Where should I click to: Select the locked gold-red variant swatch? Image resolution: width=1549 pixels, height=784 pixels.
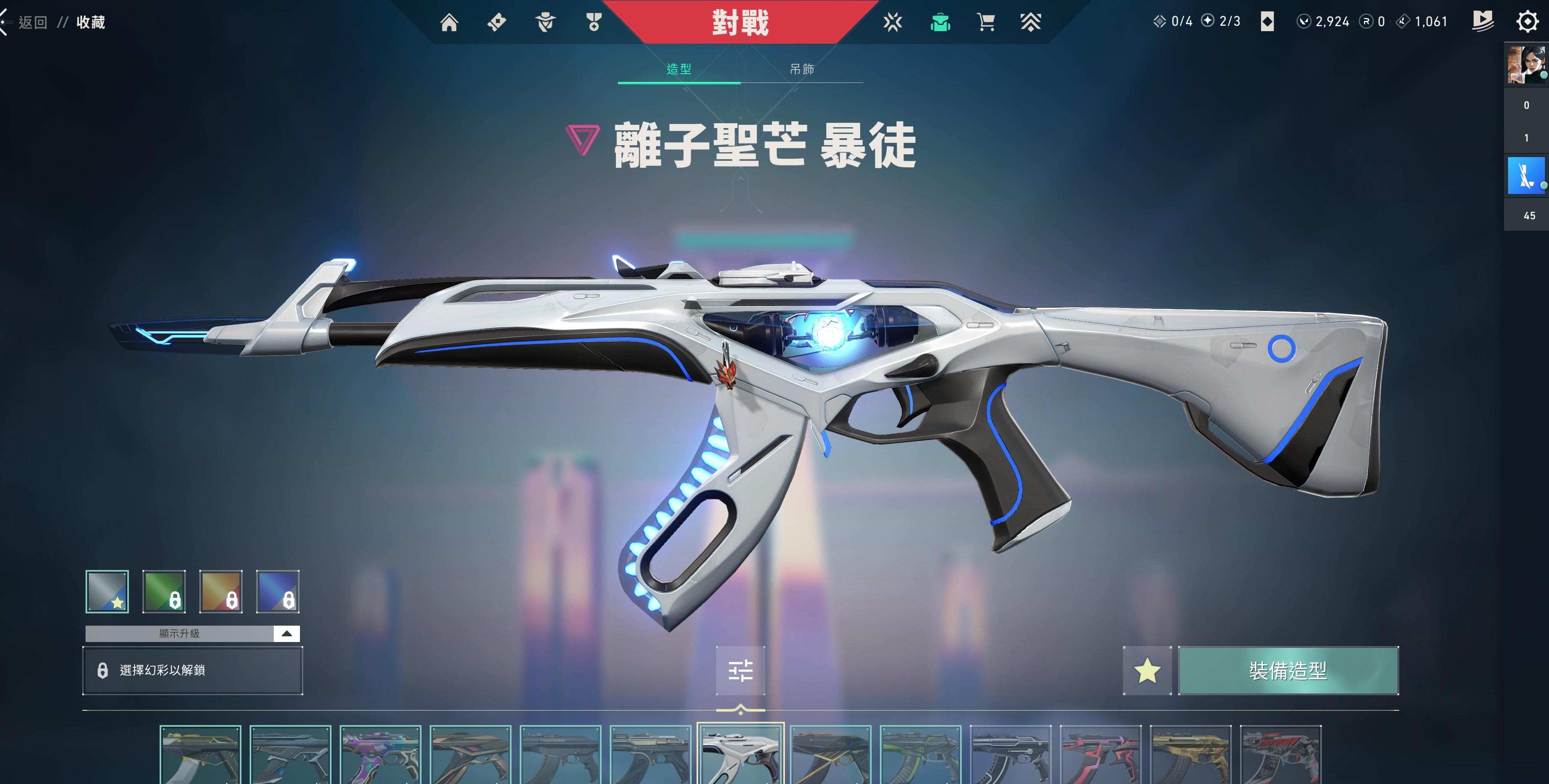(x=221, y=592)
